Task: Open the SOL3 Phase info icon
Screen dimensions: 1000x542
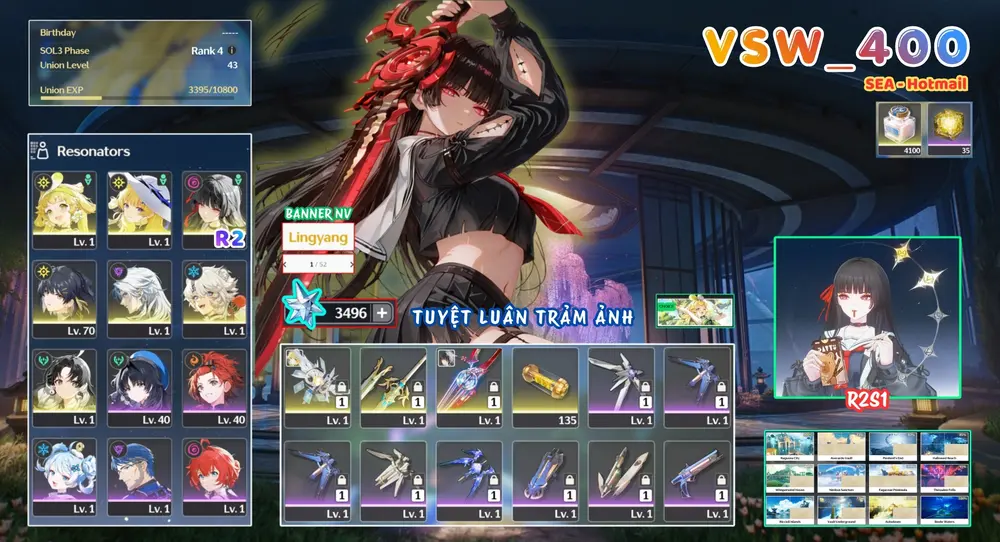Action: pyautogui.click(x=232, y=49)
